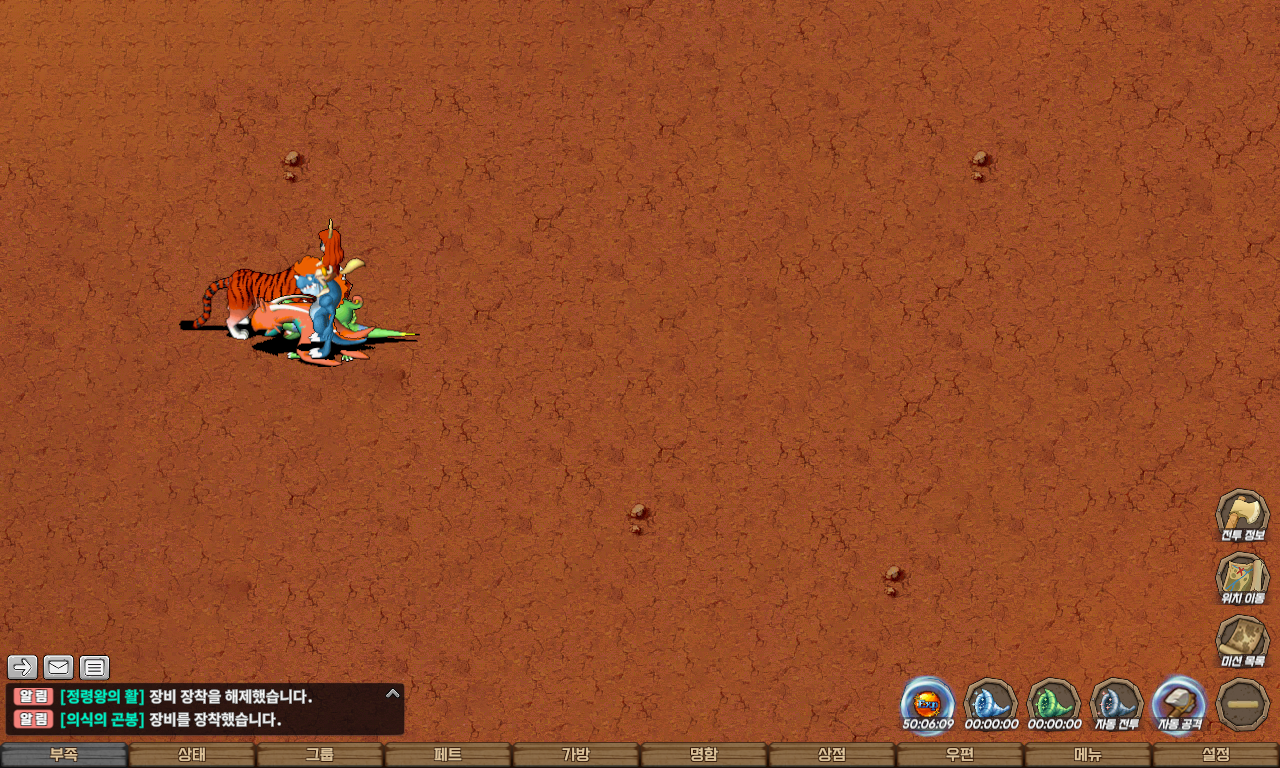Switch to the 상태 (status) tab
This screenshot has width=1280, height=768.
tap(192, 755)
